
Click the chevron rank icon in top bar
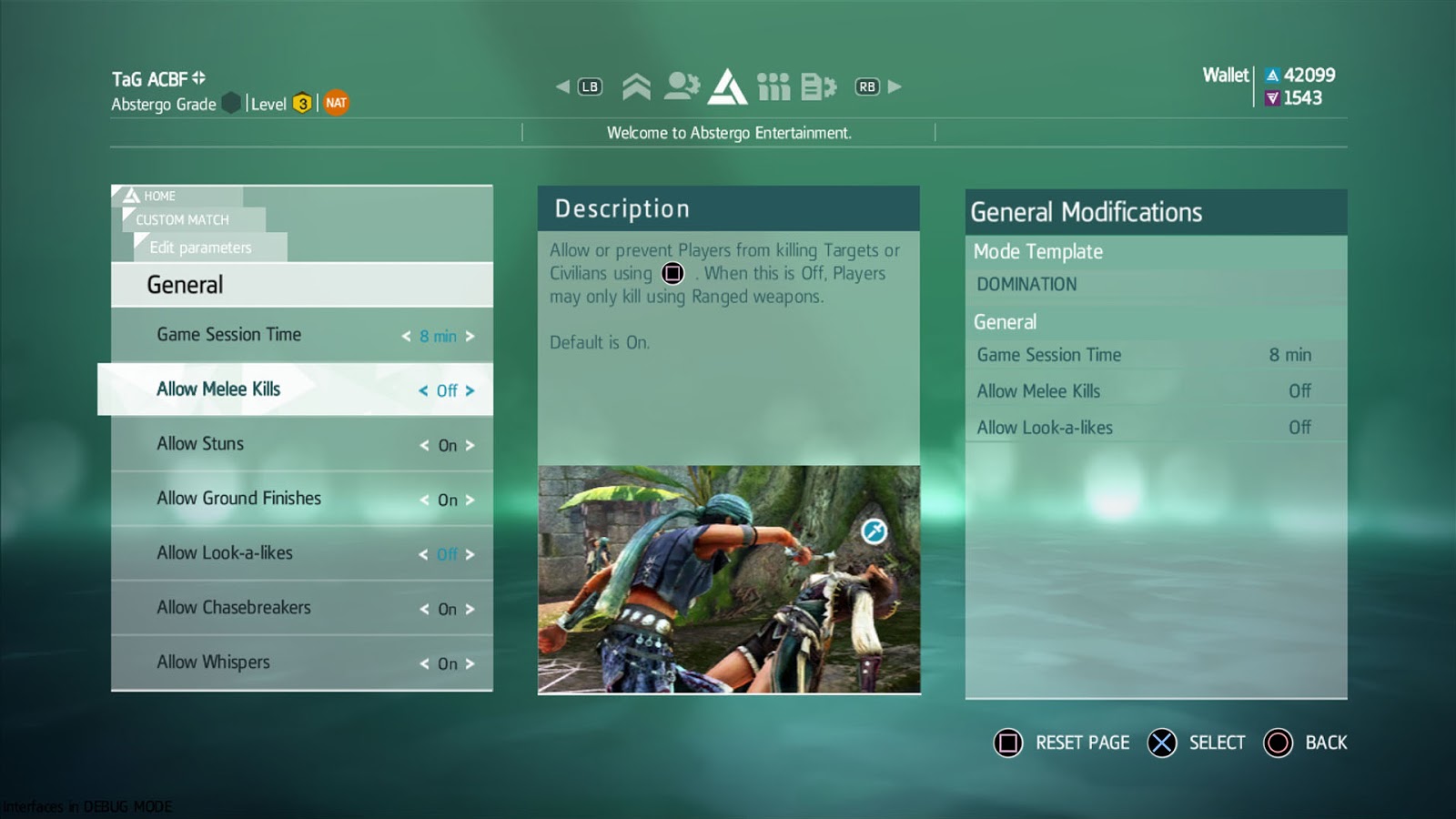636,85
